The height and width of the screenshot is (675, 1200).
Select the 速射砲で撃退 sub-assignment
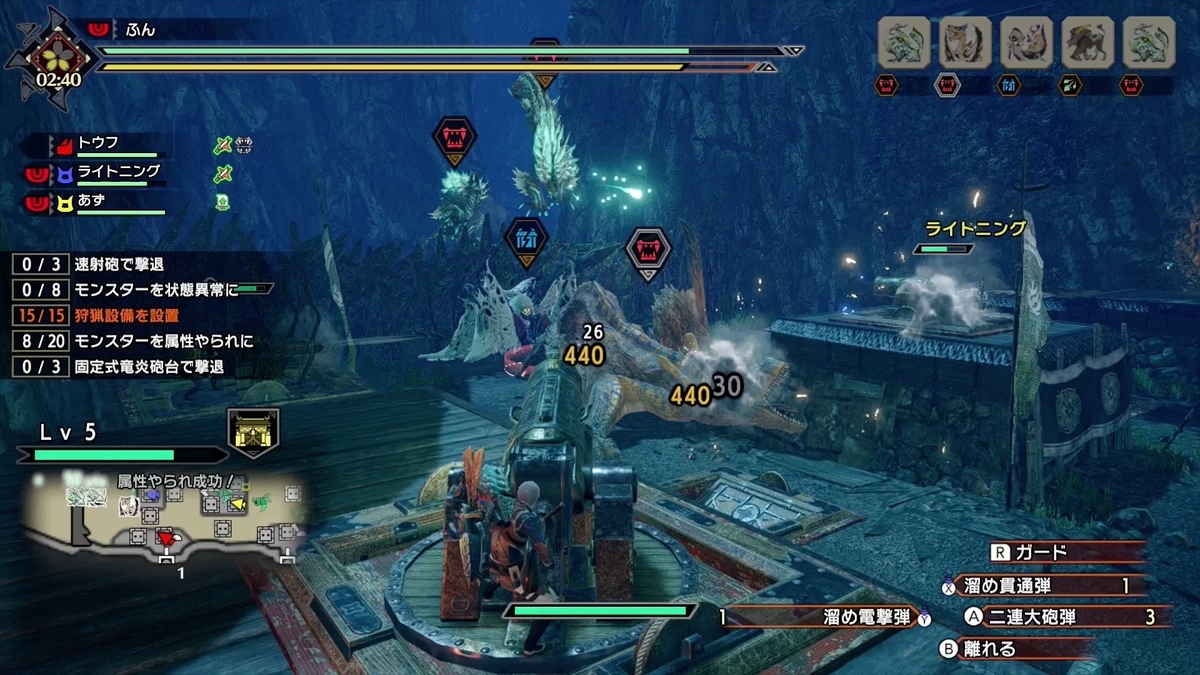click(x=118, y=264)
